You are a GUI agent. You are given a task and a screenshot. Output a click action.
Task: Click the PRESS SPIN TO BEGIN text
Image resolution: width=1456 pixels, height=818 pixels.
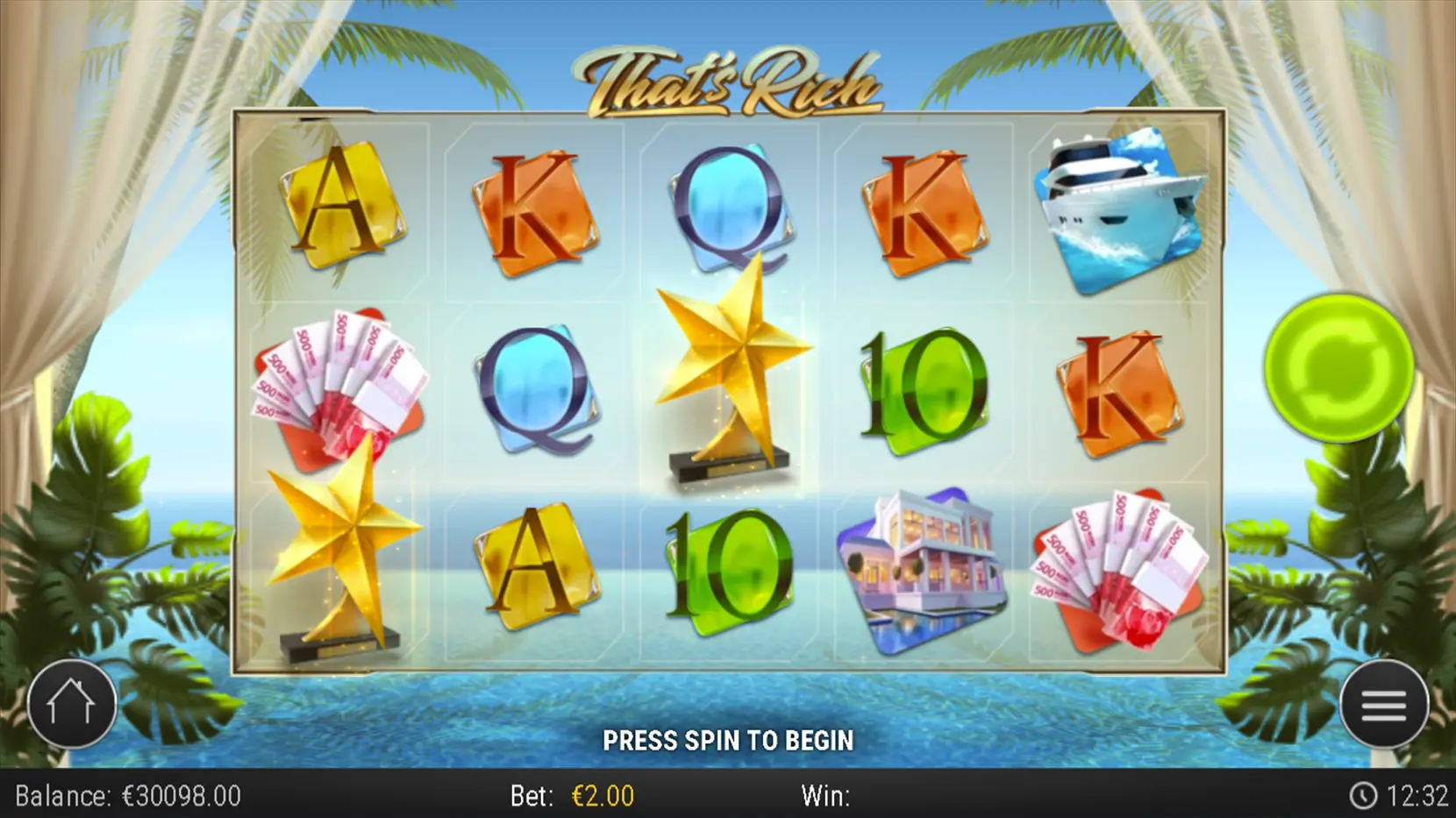728,741
